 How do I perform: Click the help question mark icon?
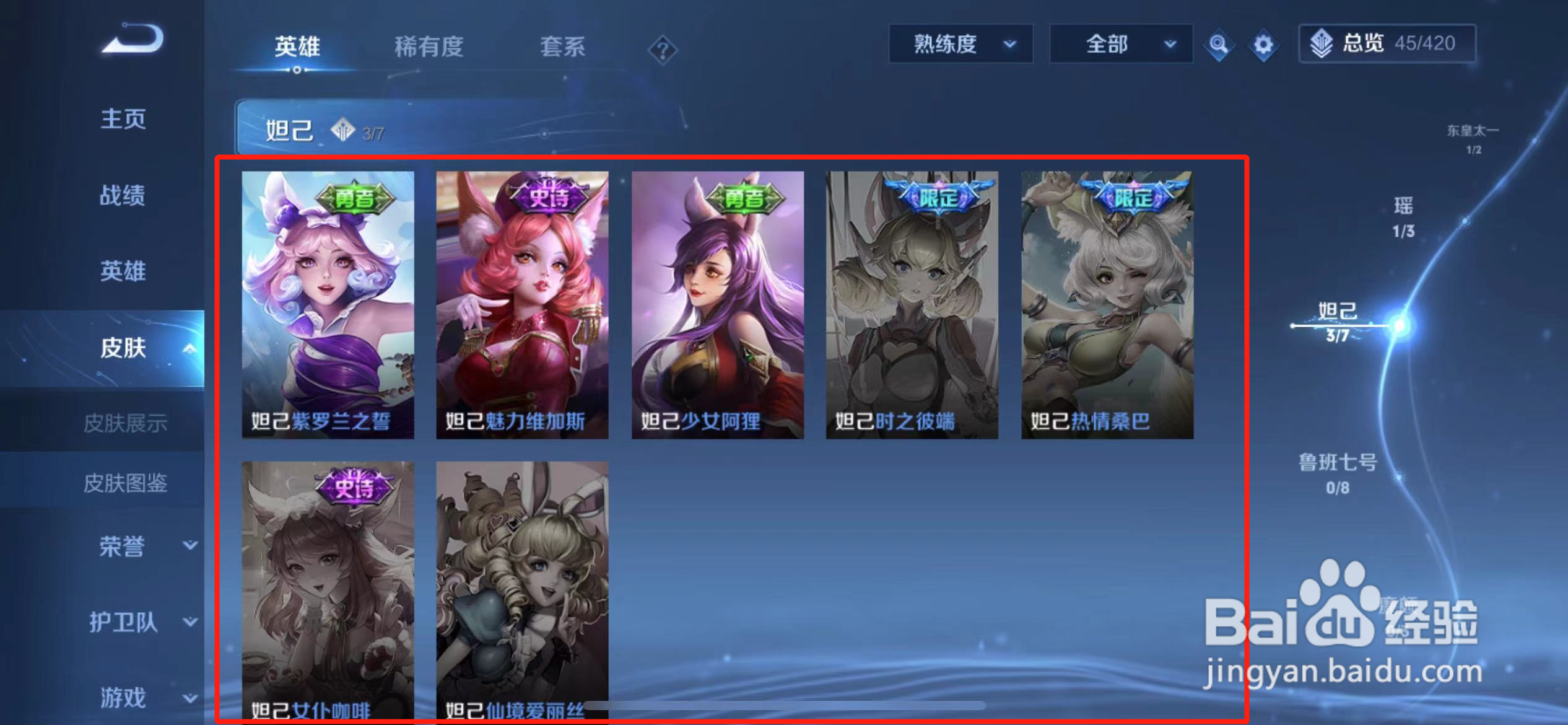(x=664, y=50)
